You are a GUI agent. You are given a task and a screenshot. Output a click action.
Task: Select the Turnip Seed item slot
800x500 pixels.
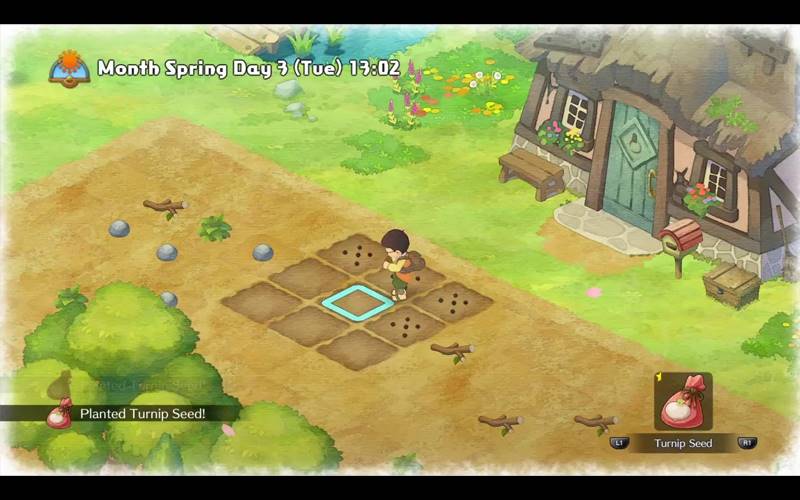(x=683, y=401)
